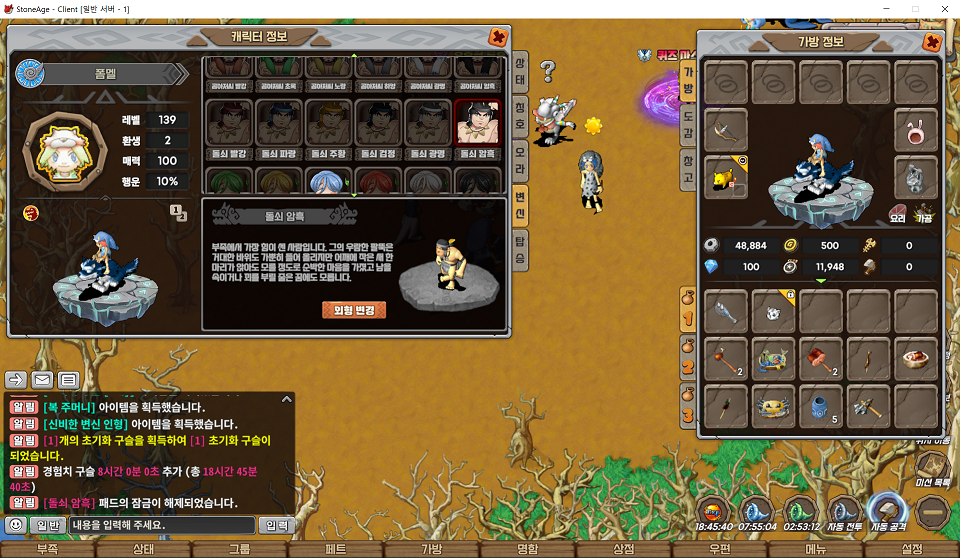Click the 외형 변경 appearance change button
The height and width of the screenshot is (558, 960).
pyautogui.click(x=354, y=310)
